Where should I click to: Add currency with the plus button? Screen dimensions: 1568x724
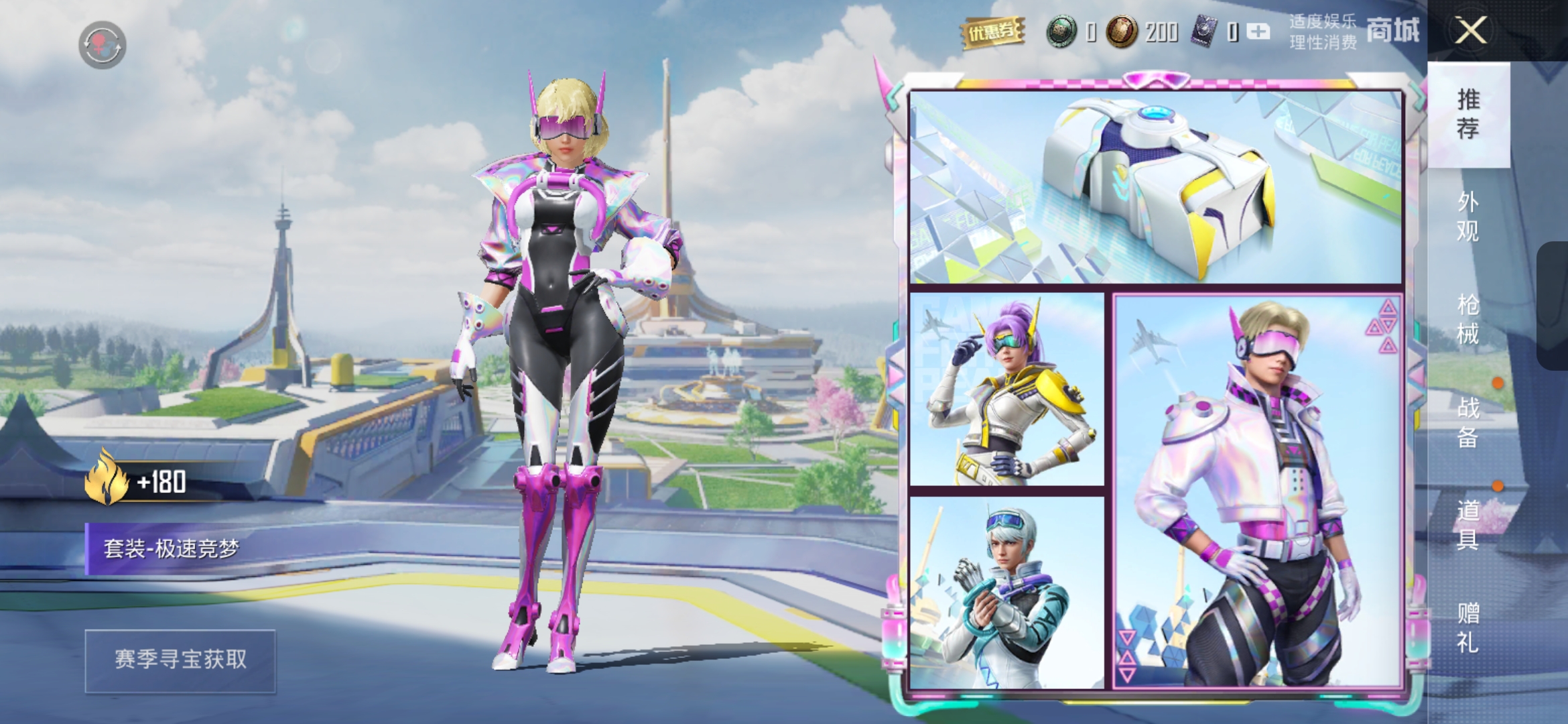pos(1258,32)
